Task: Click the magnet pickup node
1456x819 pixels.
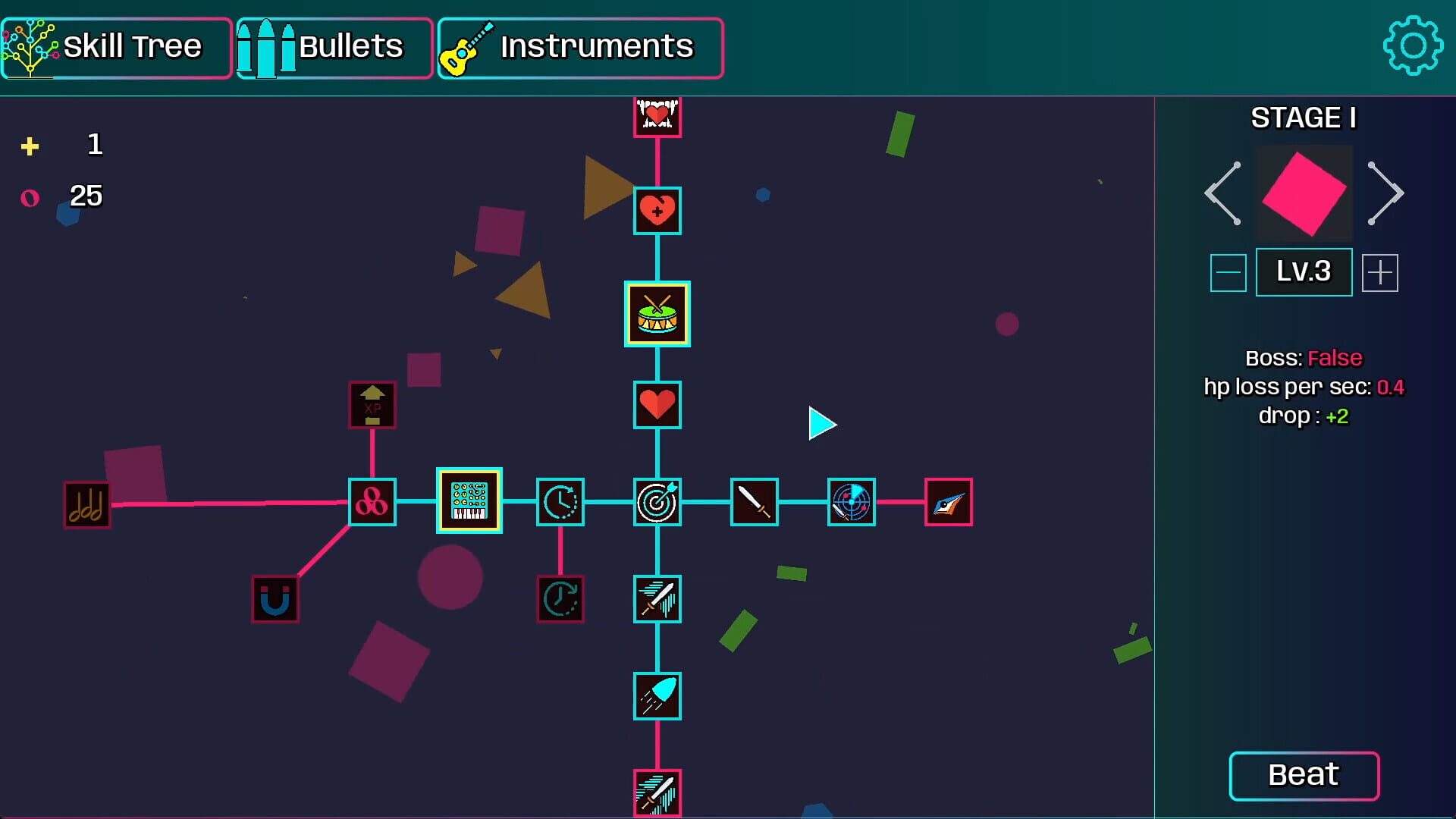Action: [x=275, y=599]
